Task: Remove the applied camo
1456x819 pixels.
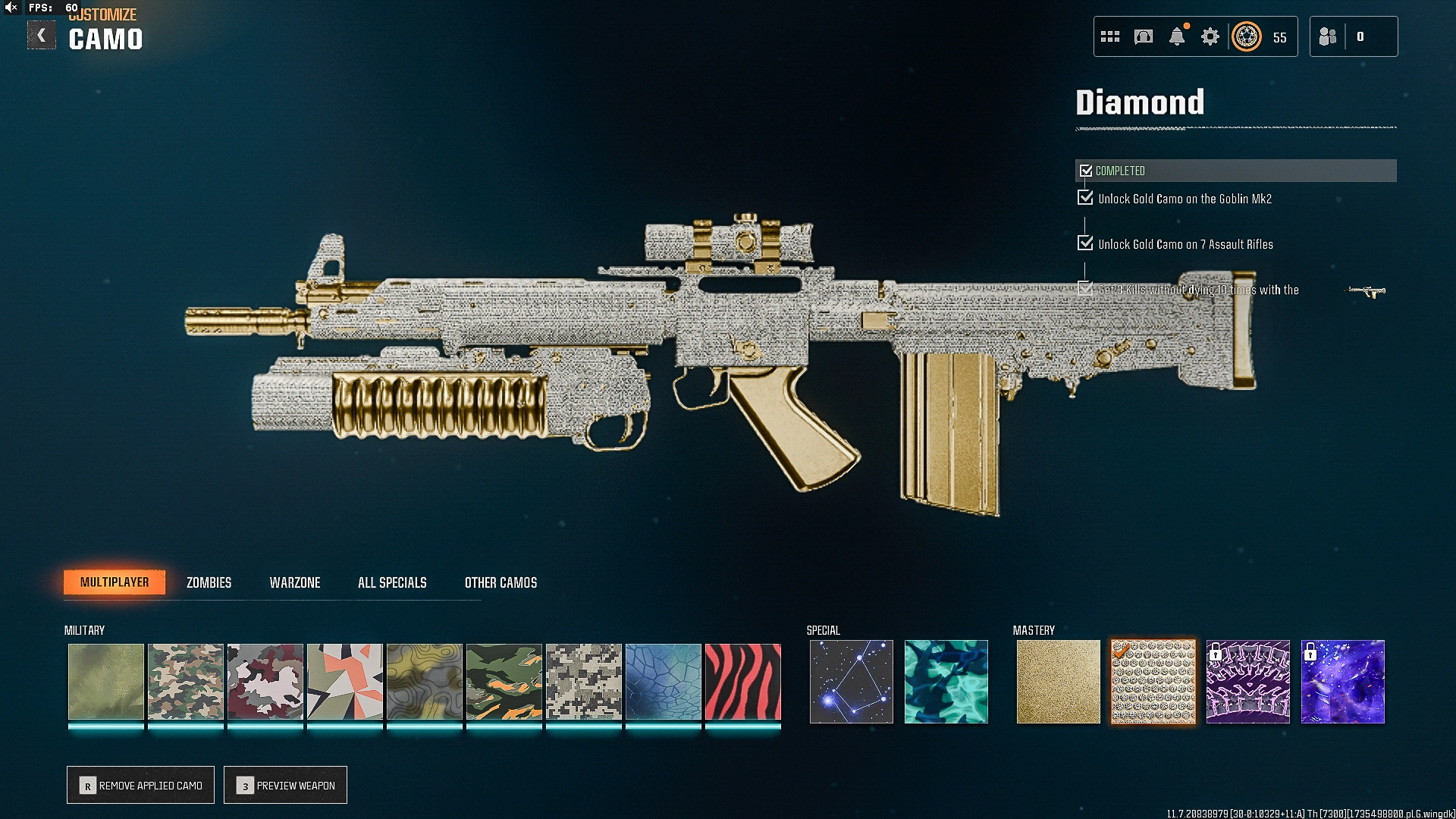Action: (x=141, y=785)
